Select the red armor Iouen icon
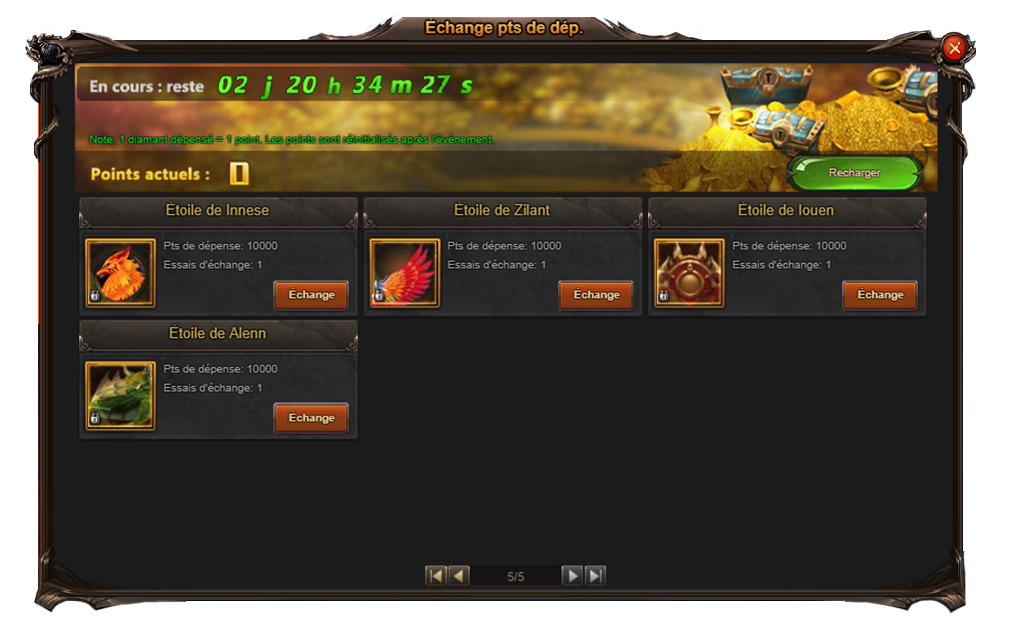Image resolution: width=1018 pixels, height=630 pixels. click(x=689, y=273)
